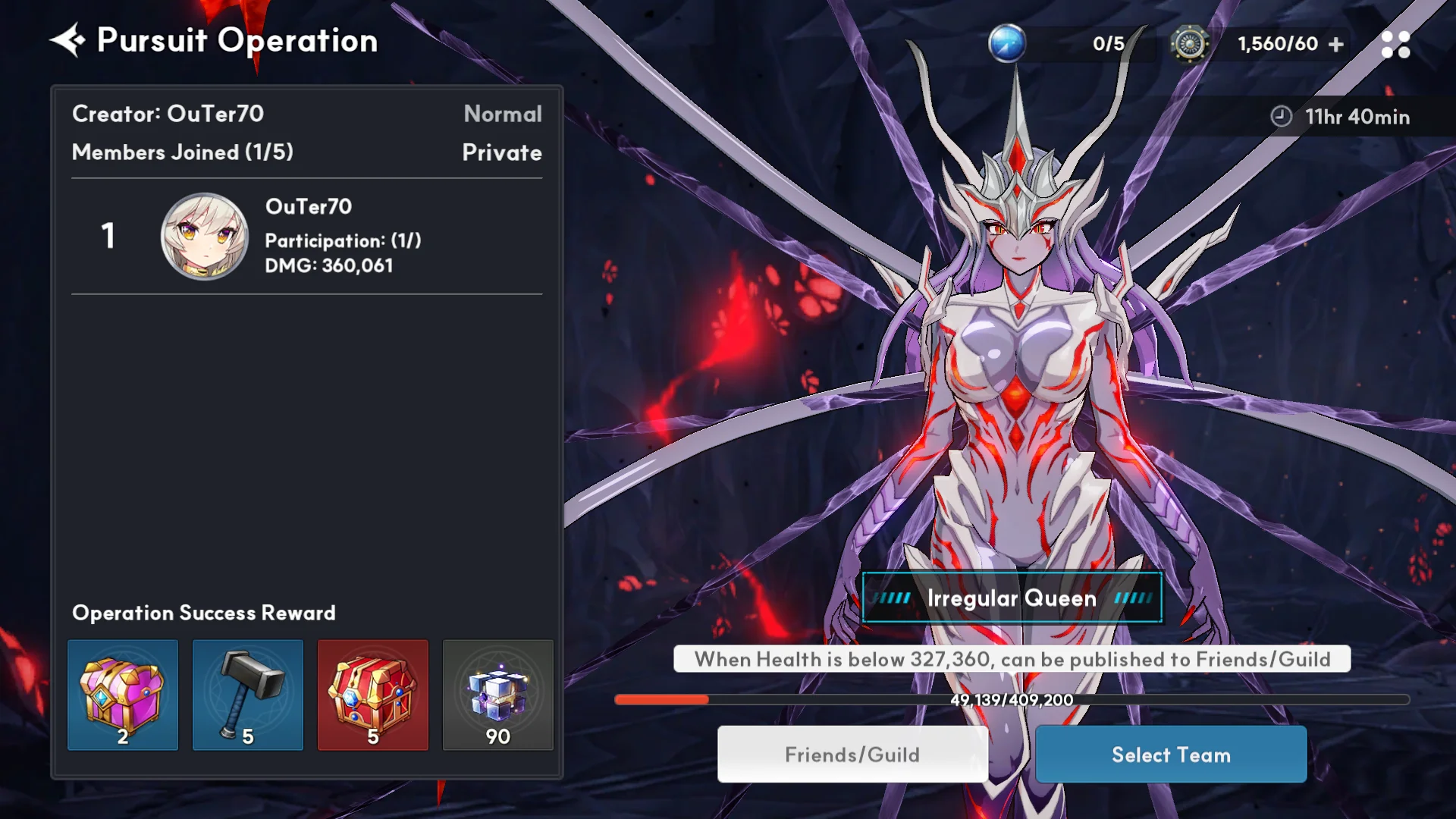Select OuTer70's member row
The image size is (1456, 819).
click(307, 236)
